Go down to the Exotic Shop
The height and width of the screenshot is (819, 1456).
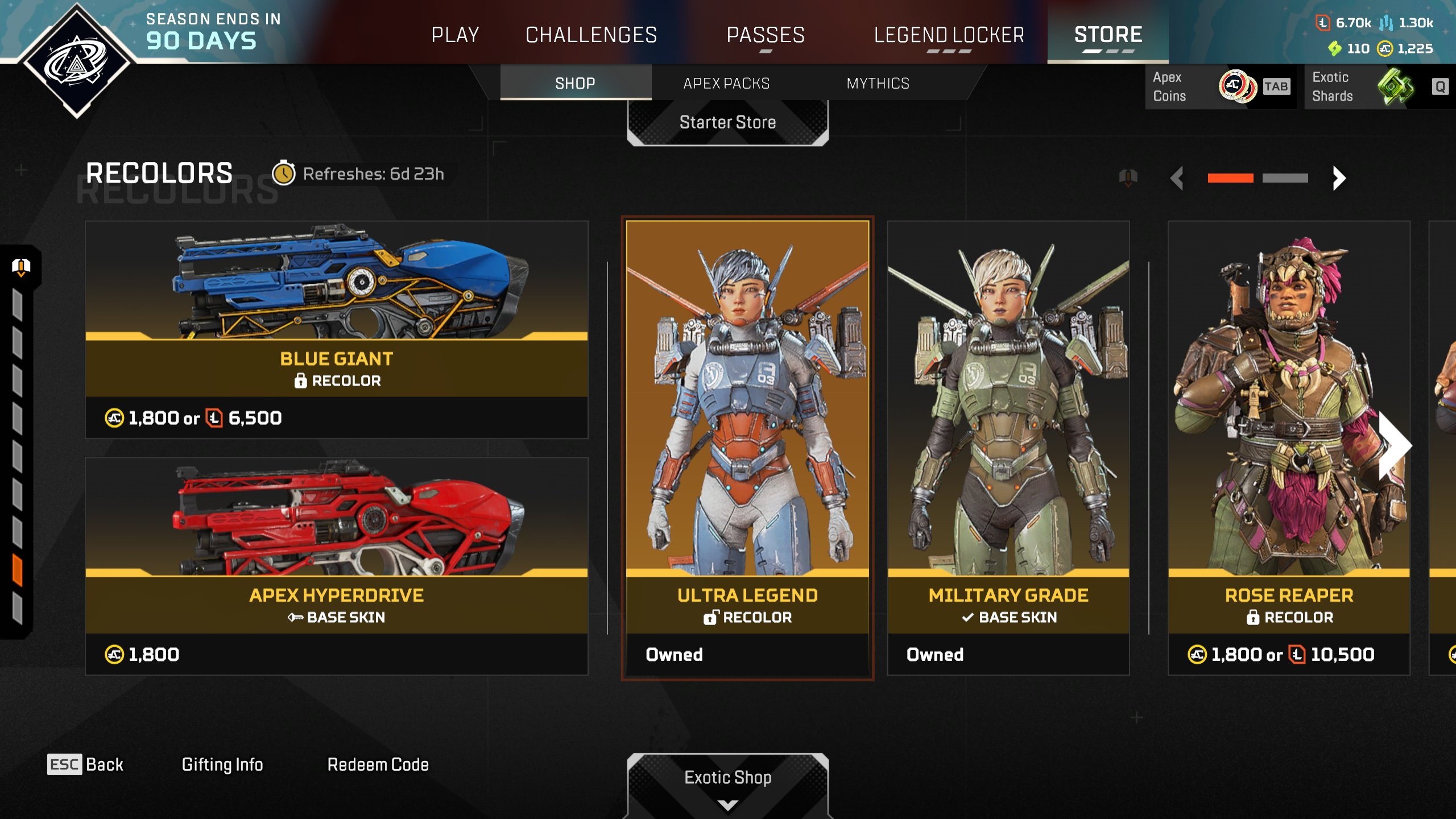coord(727,778)
